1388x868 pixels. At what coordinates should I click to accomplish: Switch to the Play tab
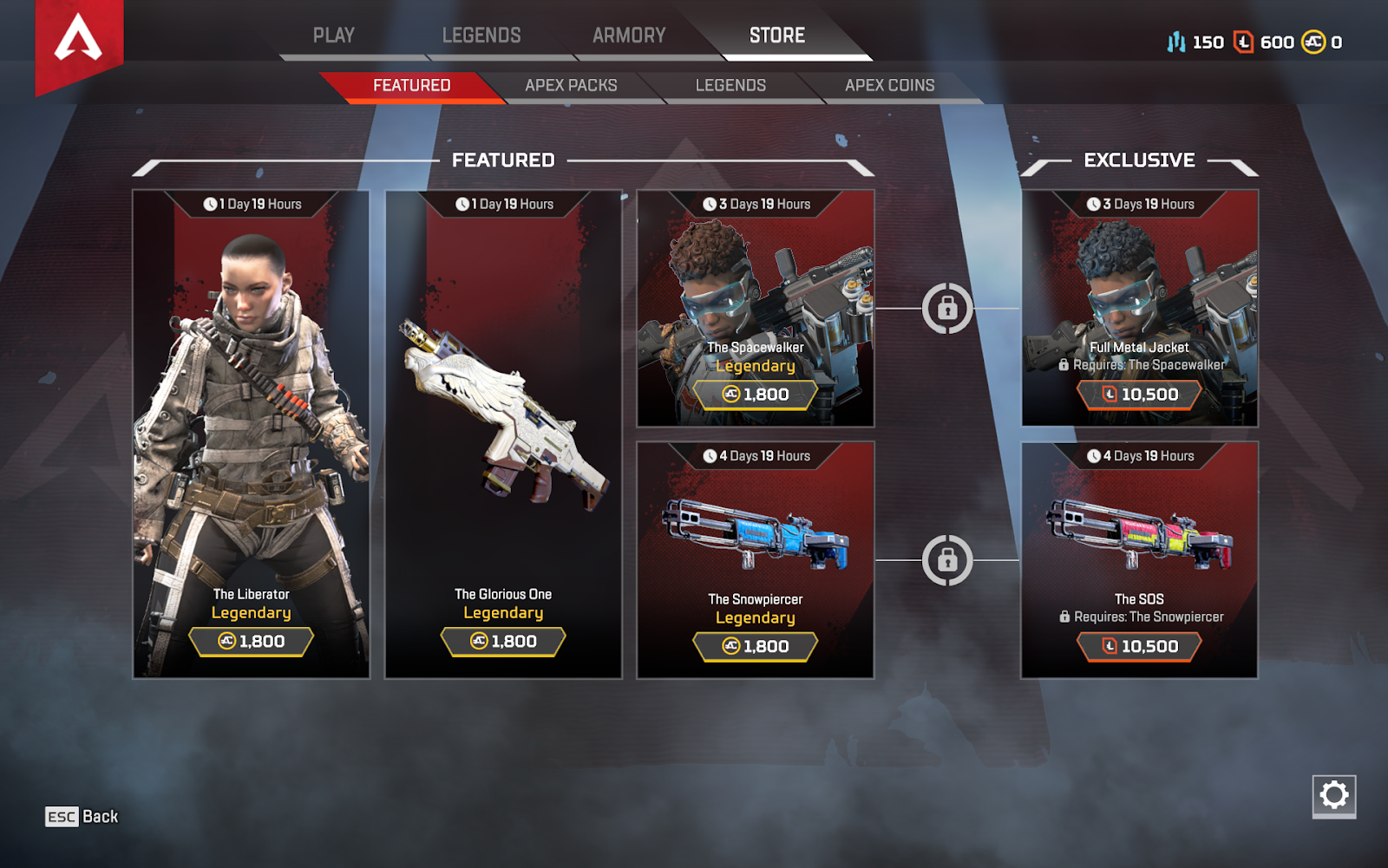point(333,36)
